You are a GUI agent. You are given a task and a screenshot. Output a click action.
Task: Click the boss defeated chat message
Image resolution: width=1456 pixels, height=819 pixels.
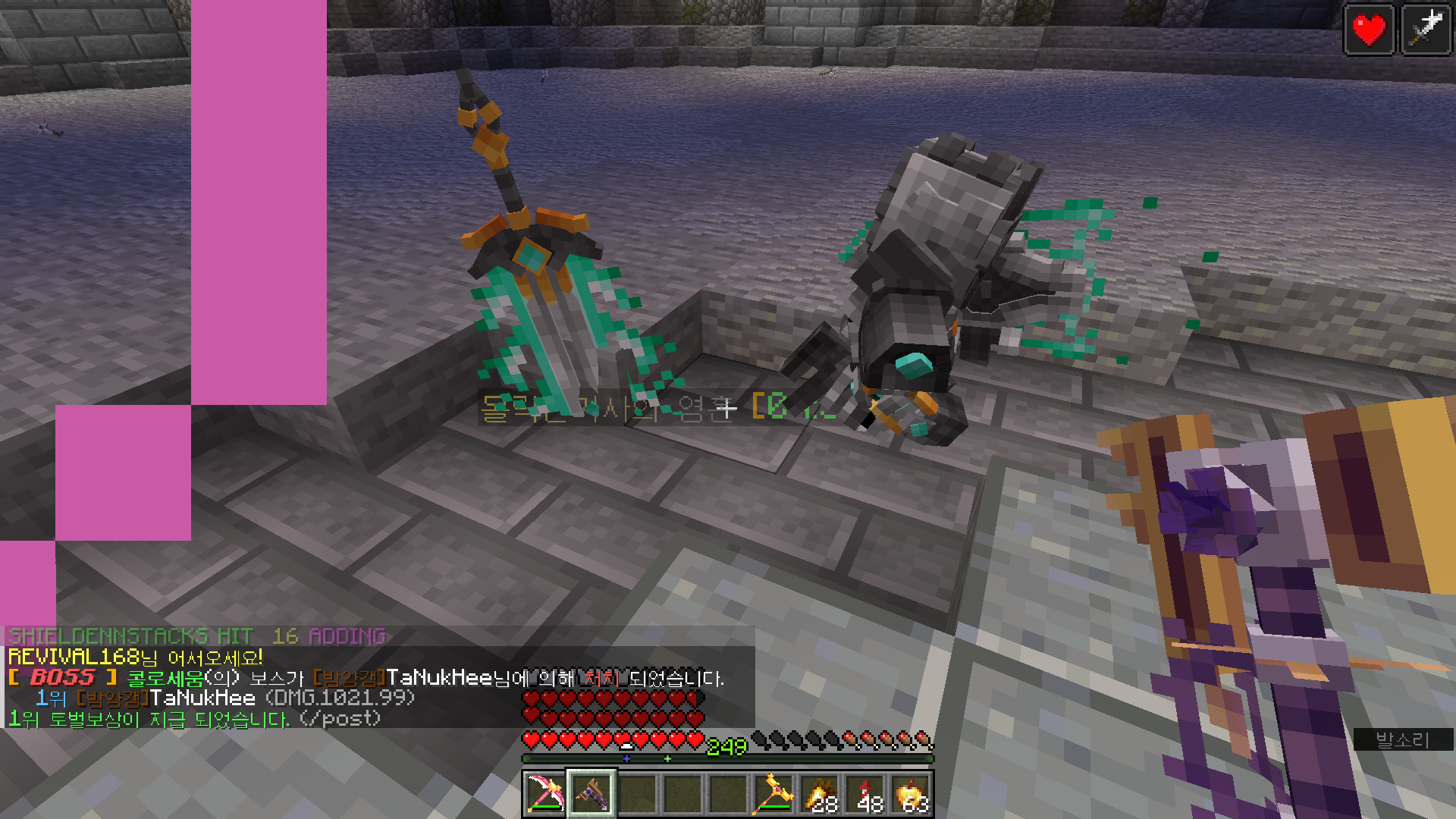coord(366,678)
